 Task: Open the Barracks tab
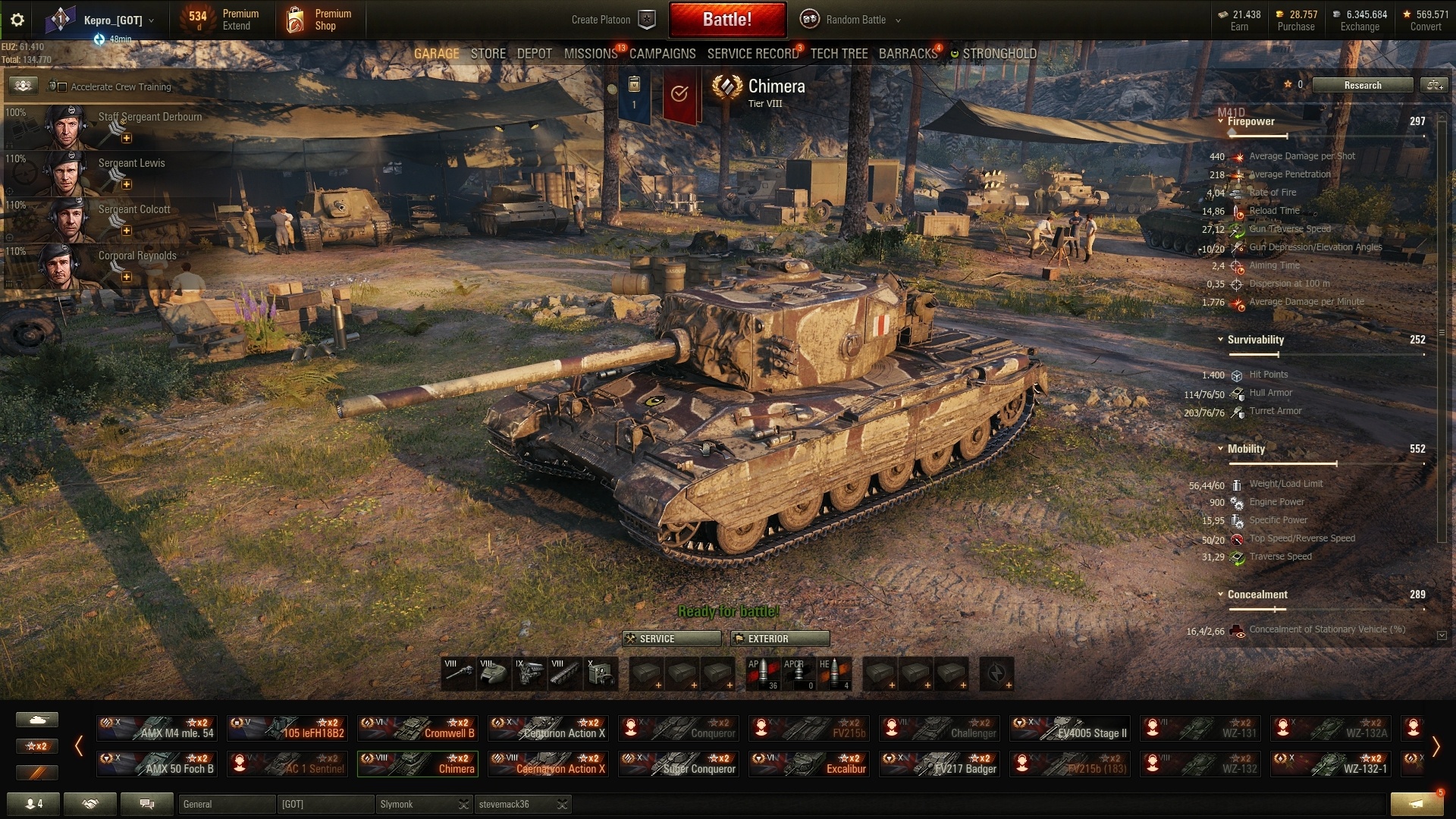(908, 54)
